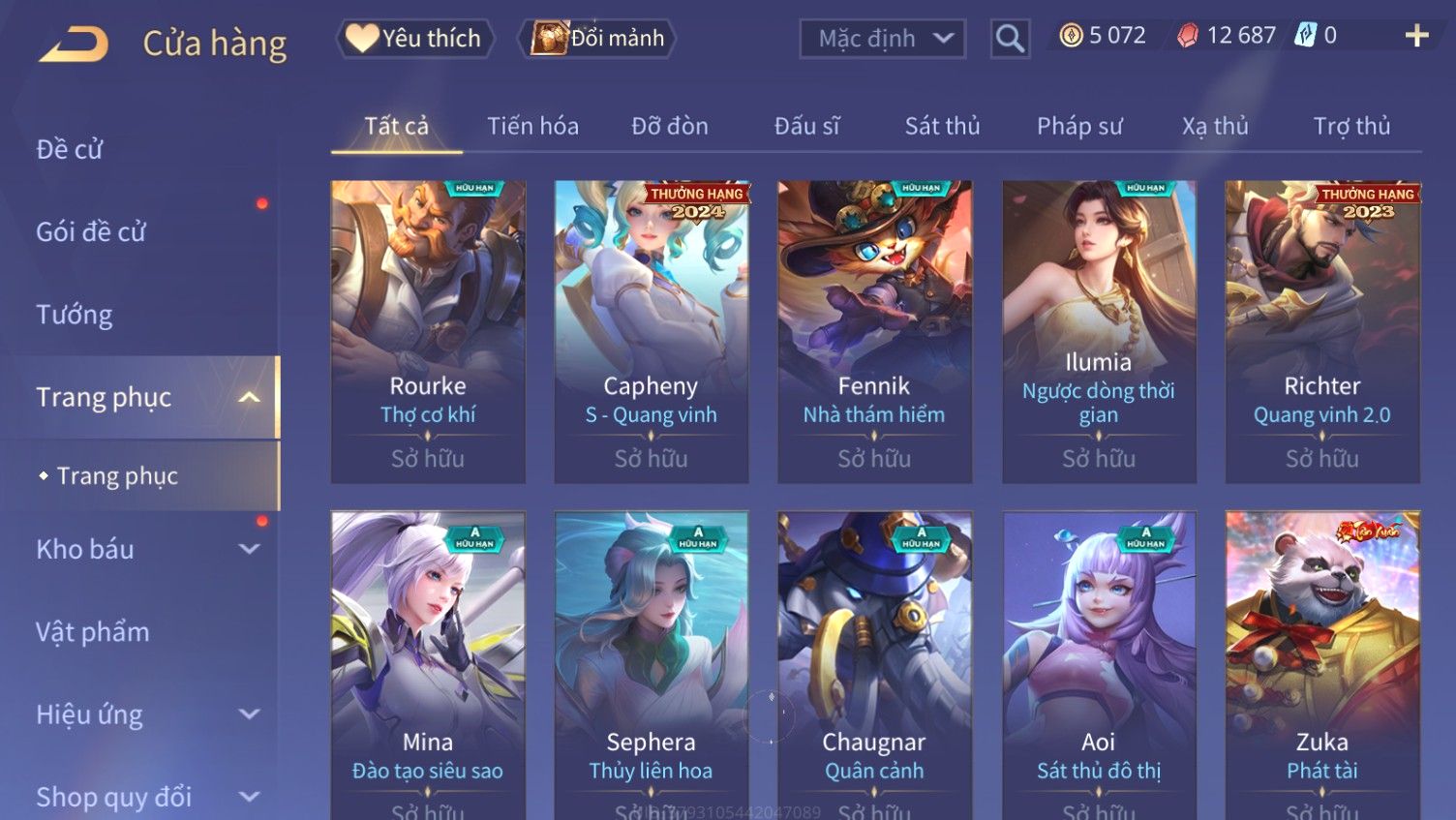Choose the Trợ thủ tab
Image resolution: width=1456 pixels, height=820 pixels.
(1351, 126)
